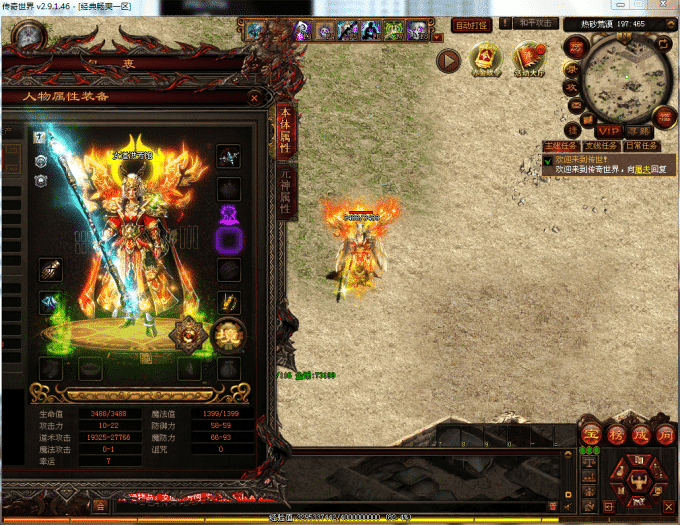This screenshot has width=680, height=525.
Task: Open the 宝 treasure round button
Action: coord(592,436)
